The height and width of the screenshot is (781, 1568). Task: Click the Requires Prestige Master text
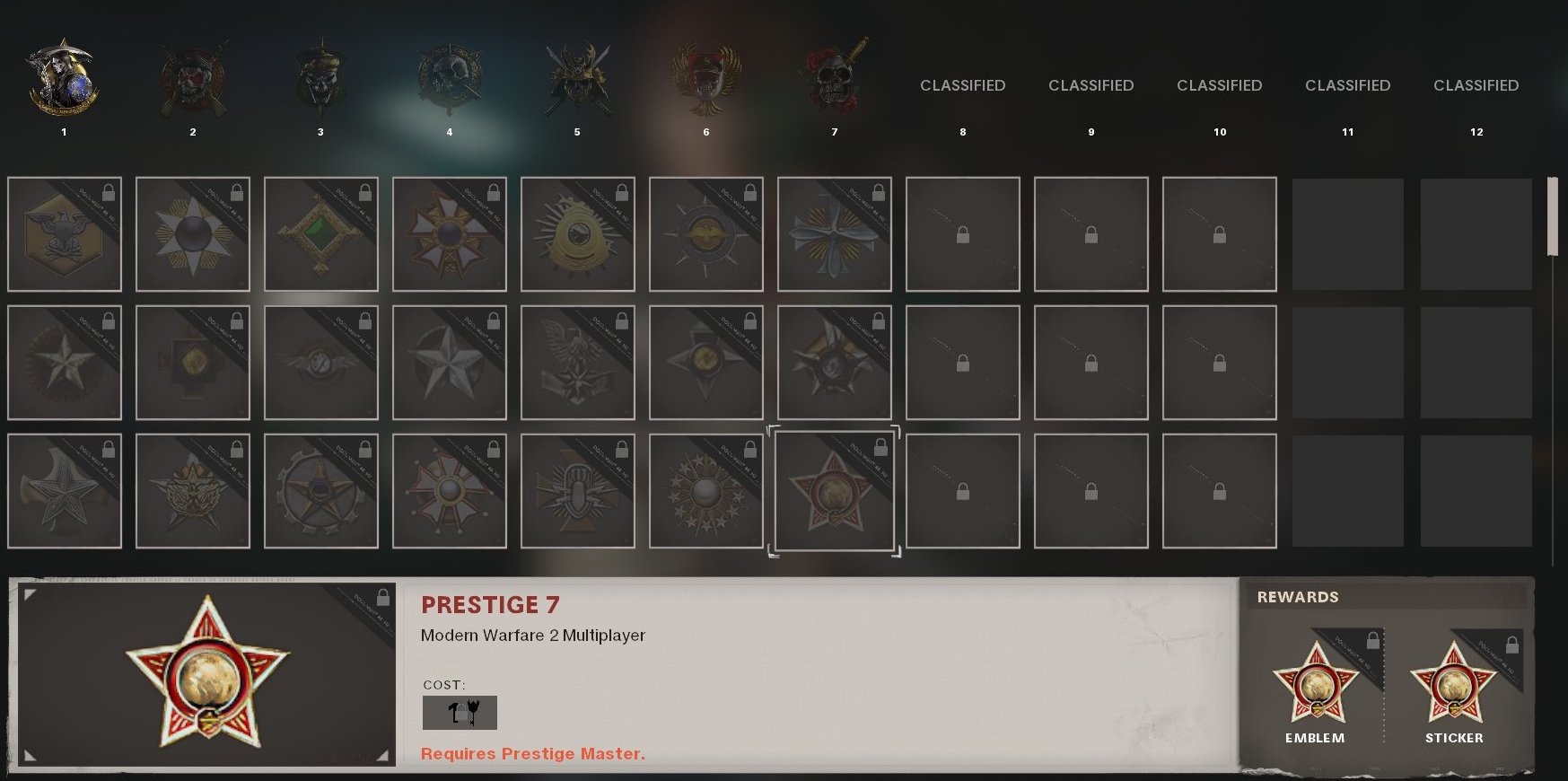point(533,754)
